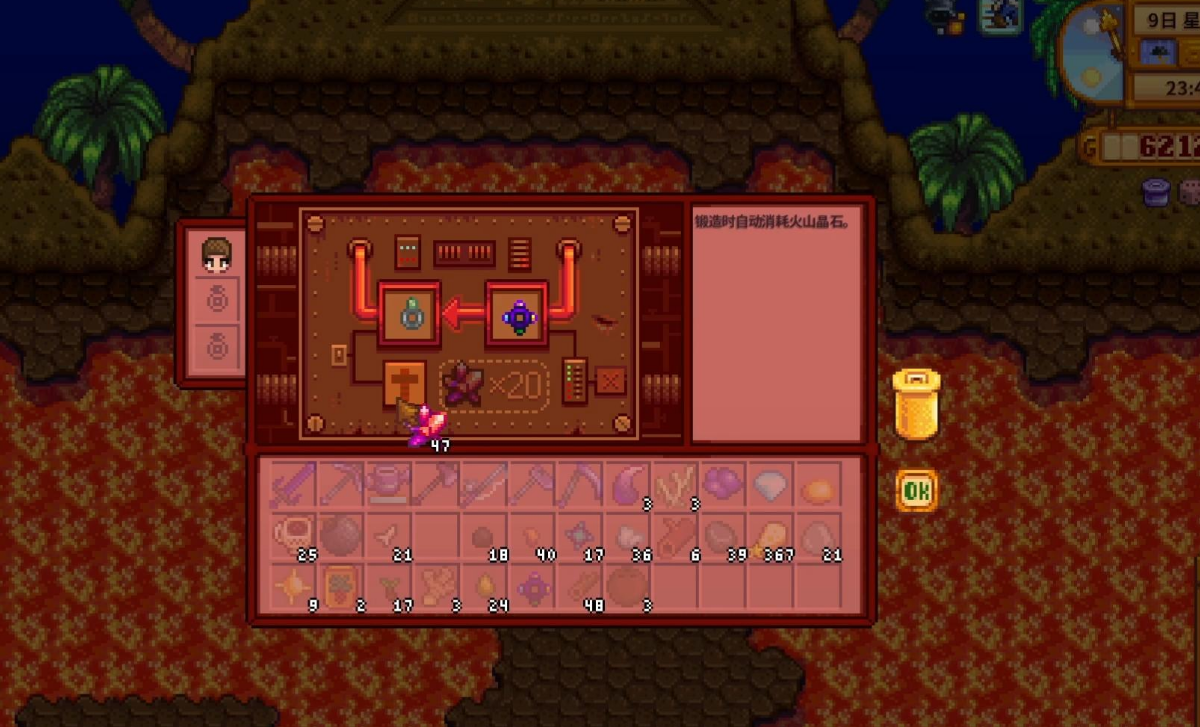Screen dimensions: 1200x727
Task: Select the purple cluster item beside the diamond
Action: [x=723, y=484]
